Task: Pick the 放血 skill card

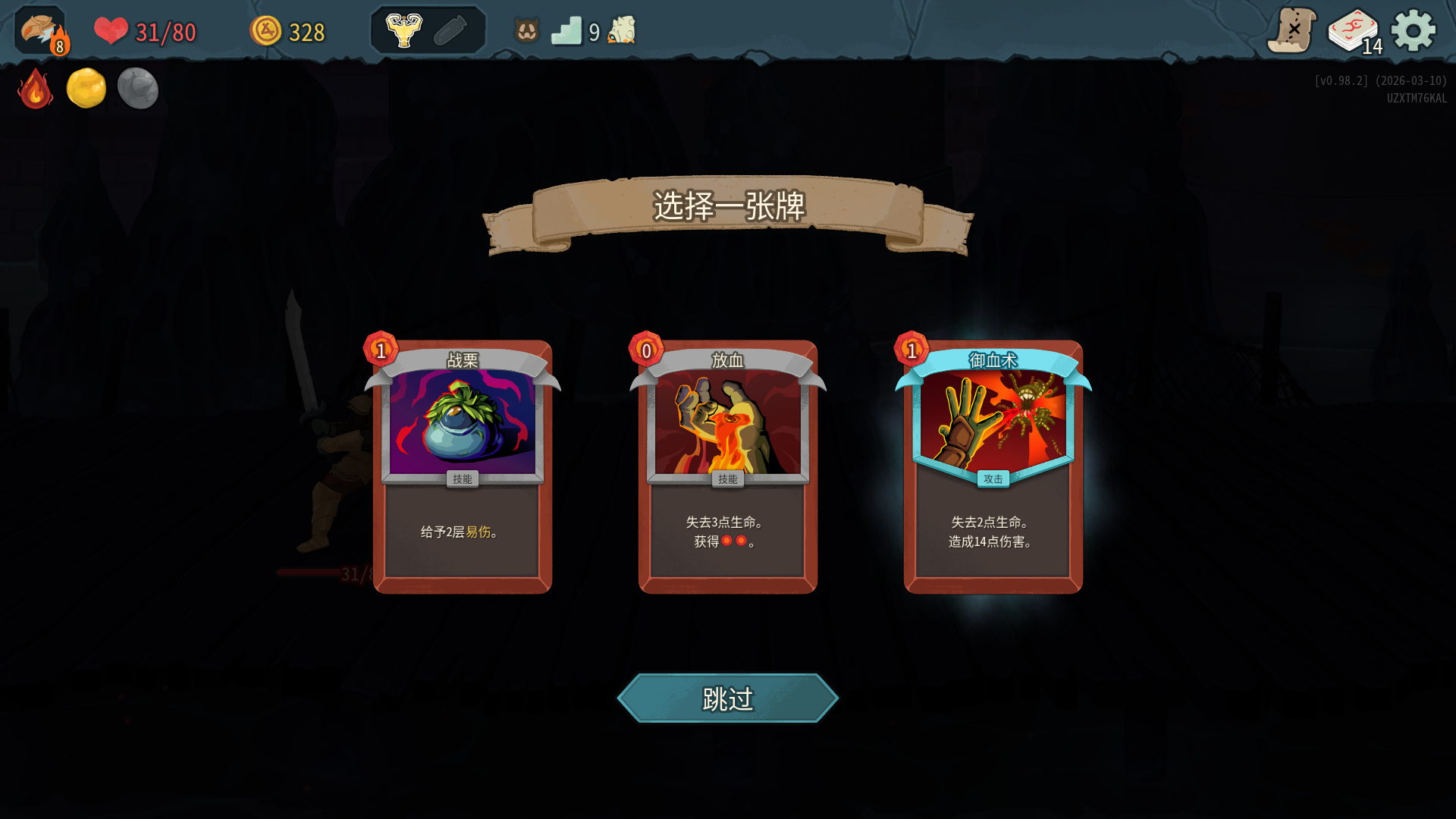Action: pos(728,466)
